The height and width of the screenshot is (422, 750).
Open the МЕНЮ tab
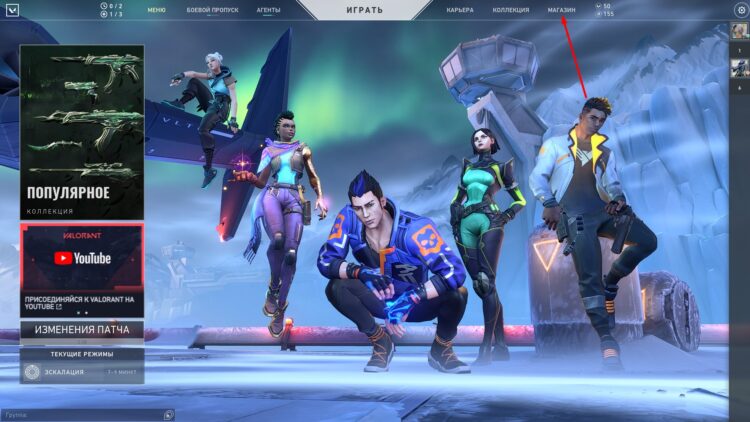pyautogui.click(x=156, y=10)
